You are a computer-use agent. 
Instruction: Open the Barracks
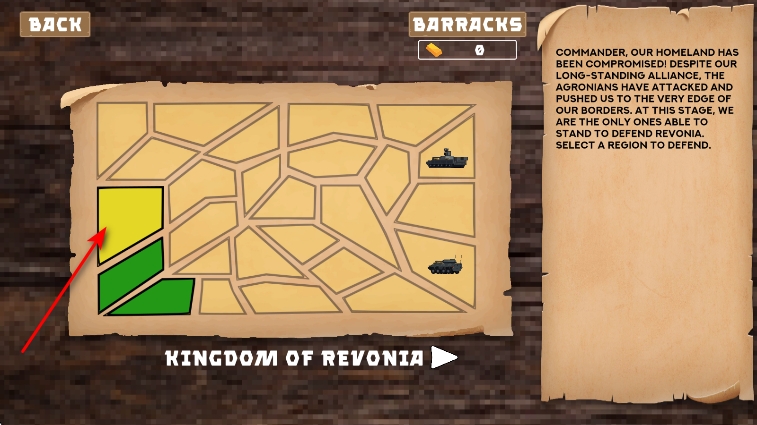point(467,24)
